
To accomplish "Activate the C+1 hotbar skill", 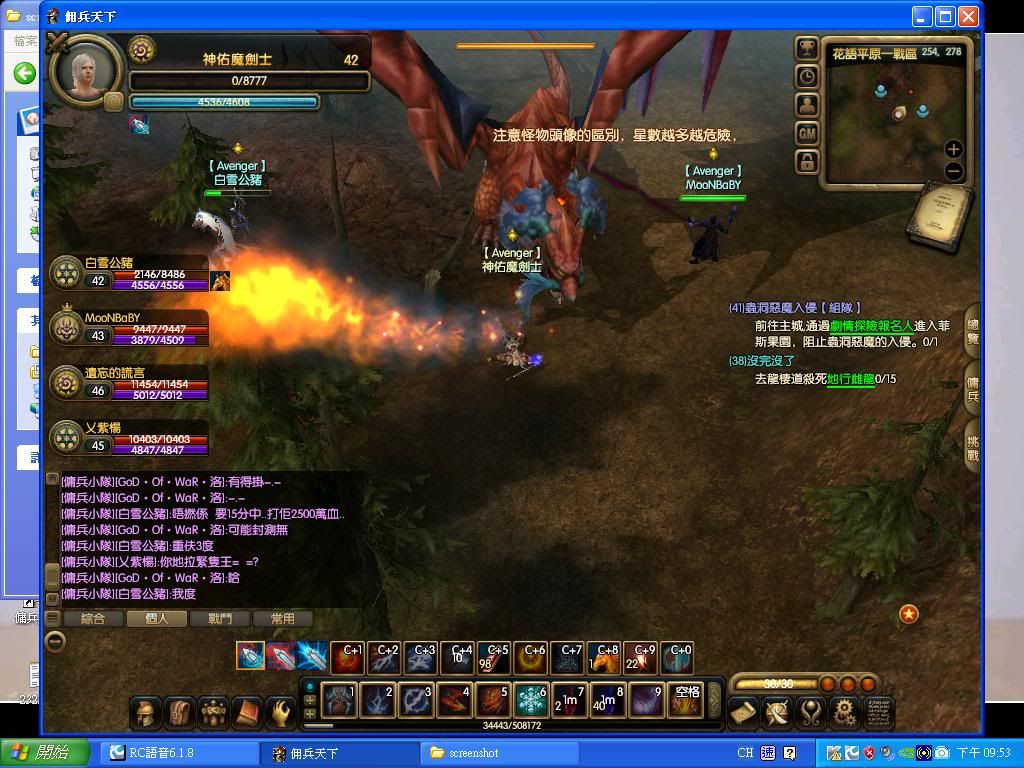I will (348, 657).
